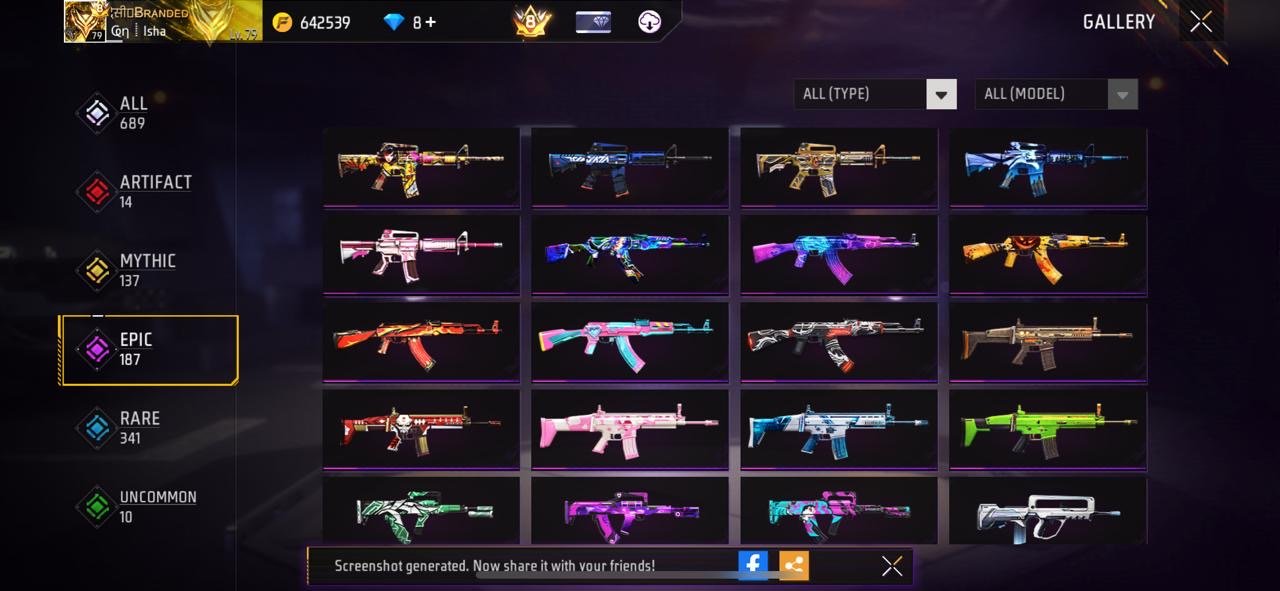
Task: Open the gold rank badge icon
Action: click(x=532, y=22)
